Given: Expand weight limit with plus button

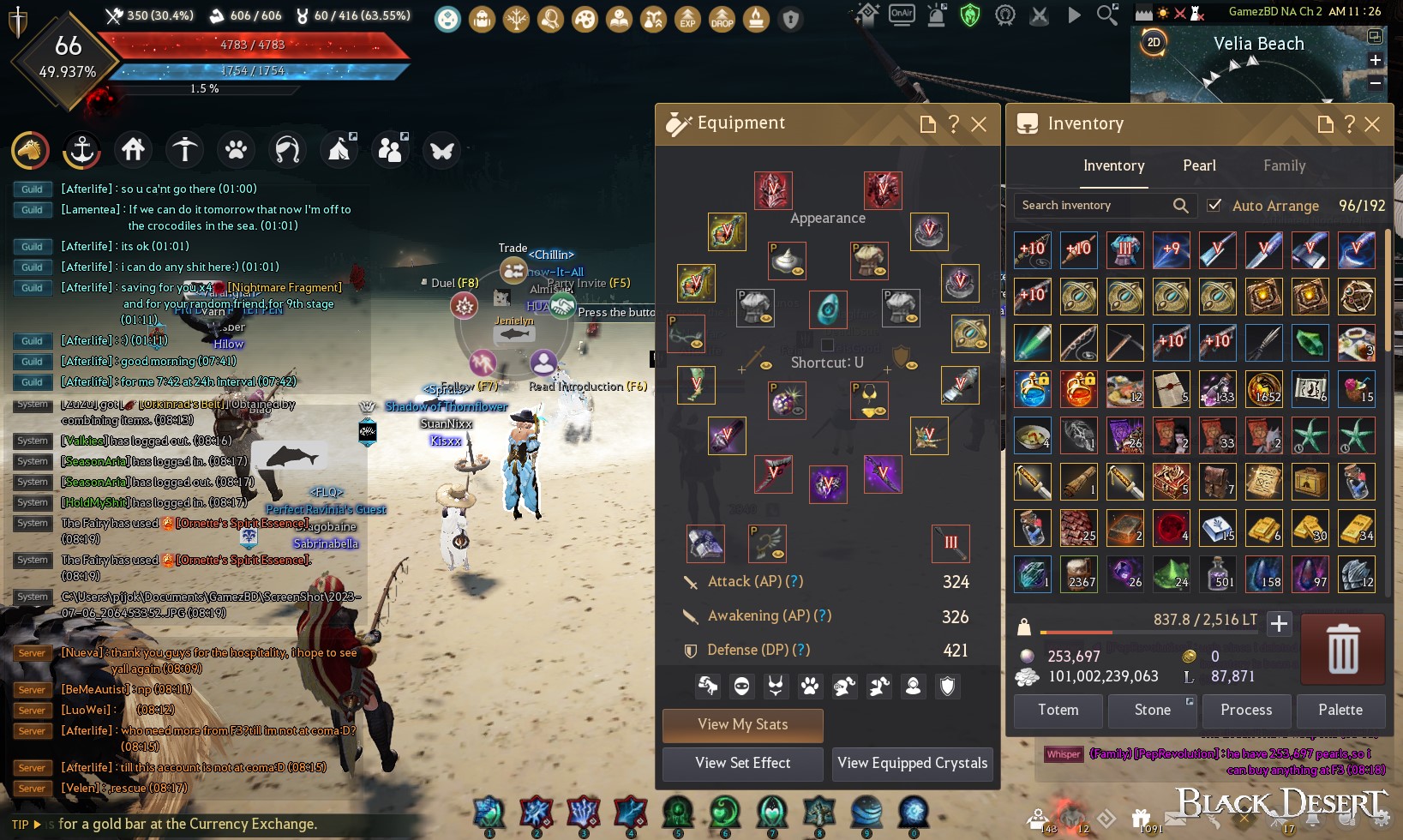Looking at the screenshot, I should 1279,624.
